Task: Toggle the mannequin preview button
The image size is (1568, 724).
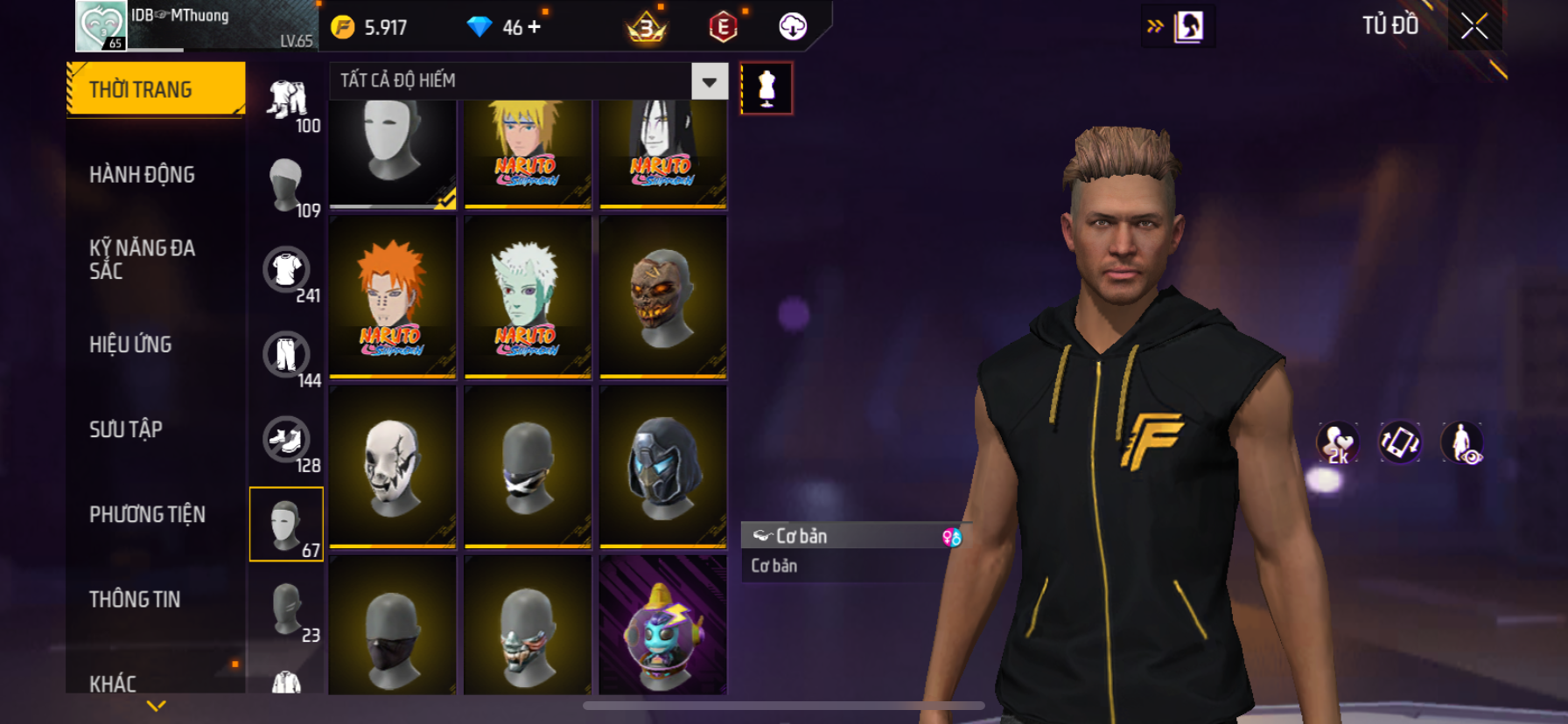Action: tap(766, 88)
